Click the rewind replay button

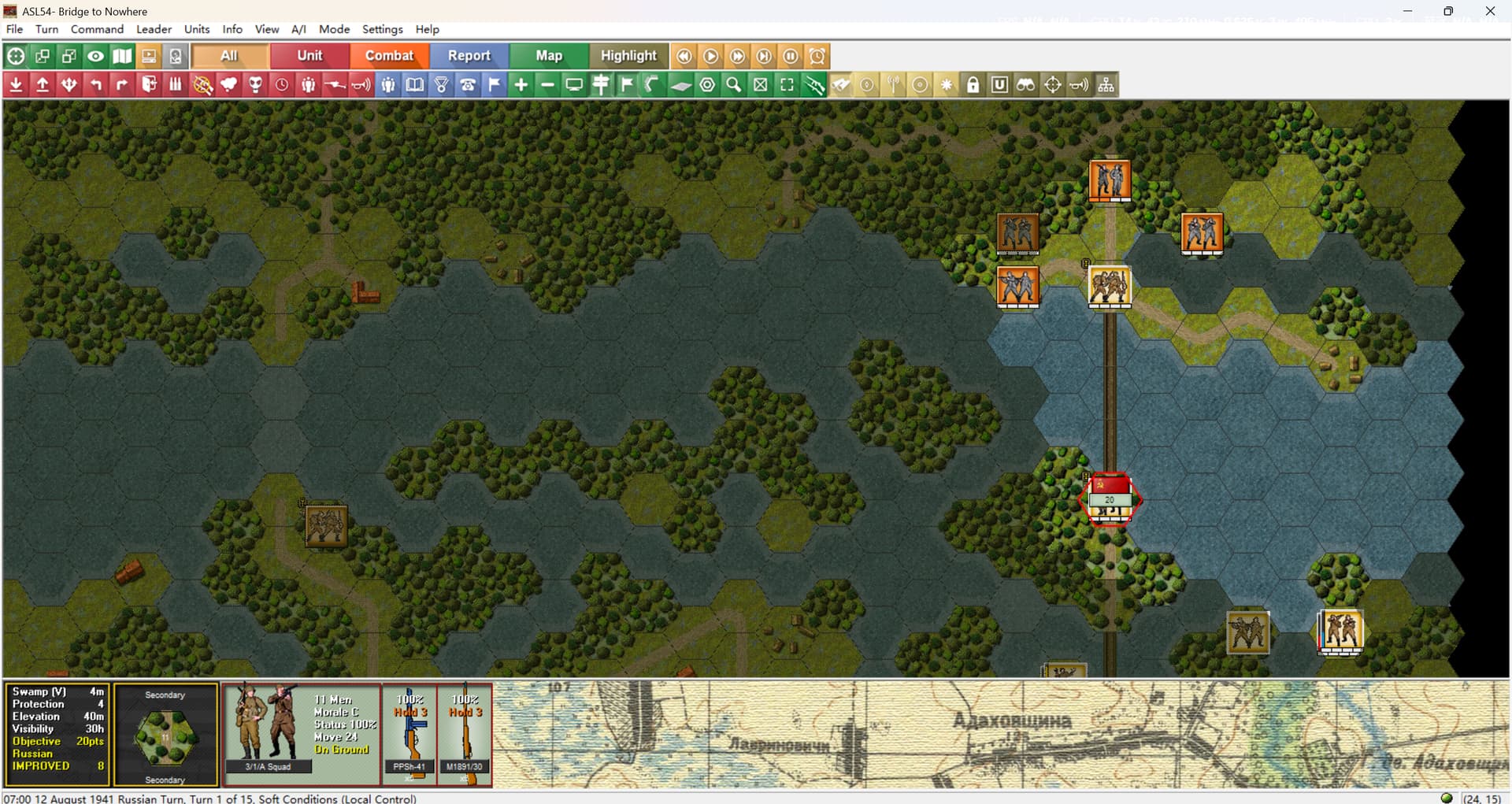coord(684,56)
